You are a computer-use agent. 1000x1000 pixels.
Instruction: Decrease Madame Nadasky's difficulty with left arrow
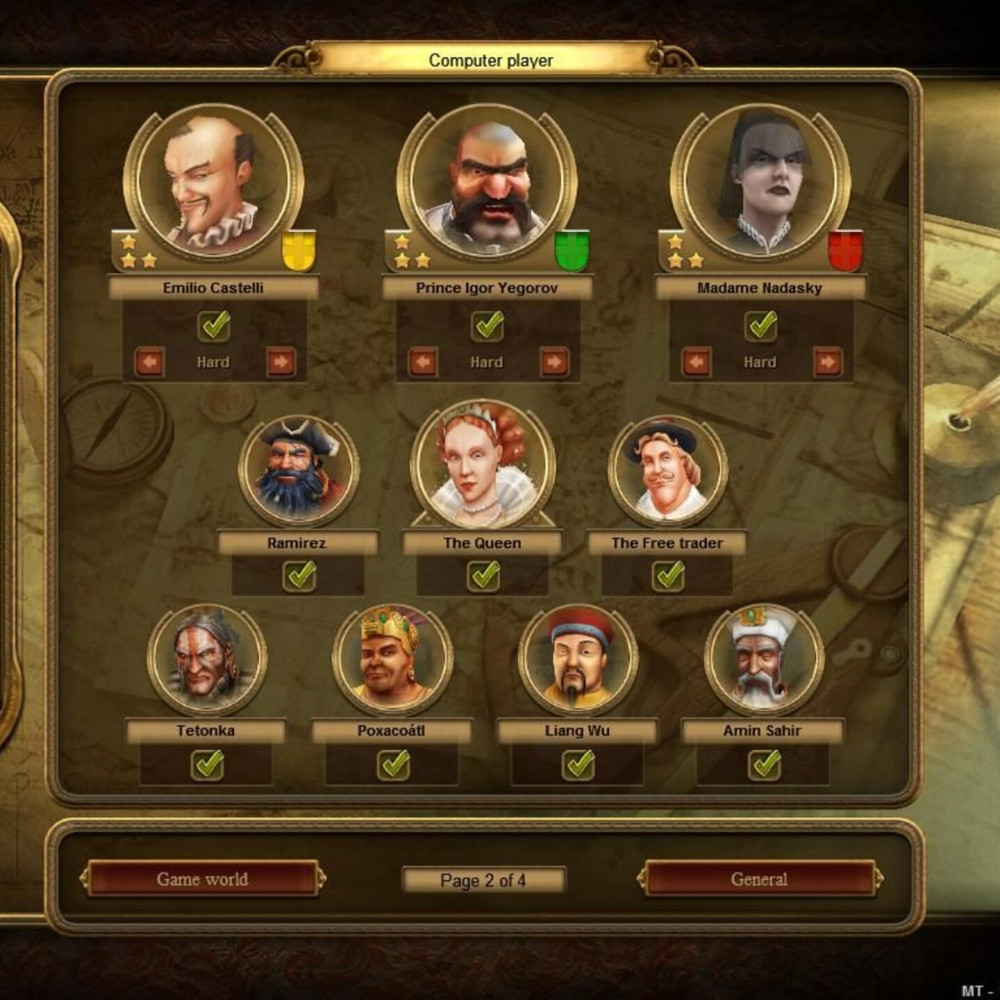pyautogui.click(x=696, y=362)
